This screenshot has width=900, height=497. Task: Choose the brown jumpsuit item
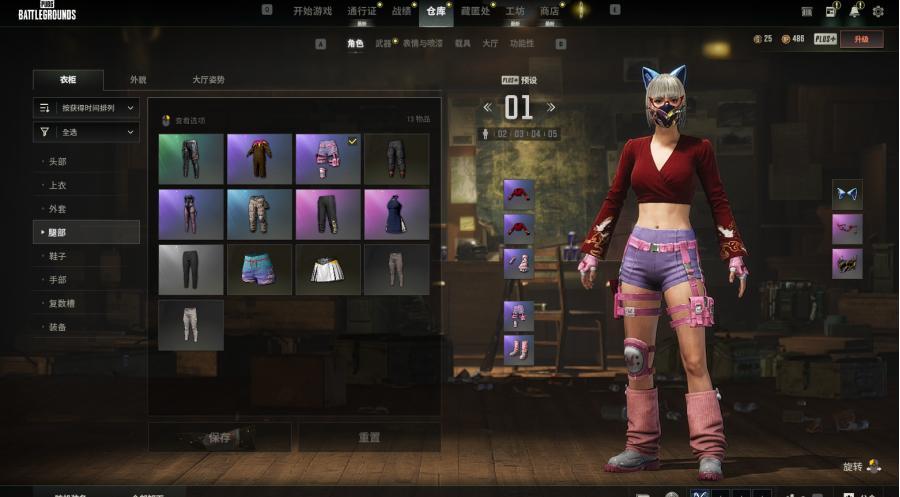[x=259, y=159]
